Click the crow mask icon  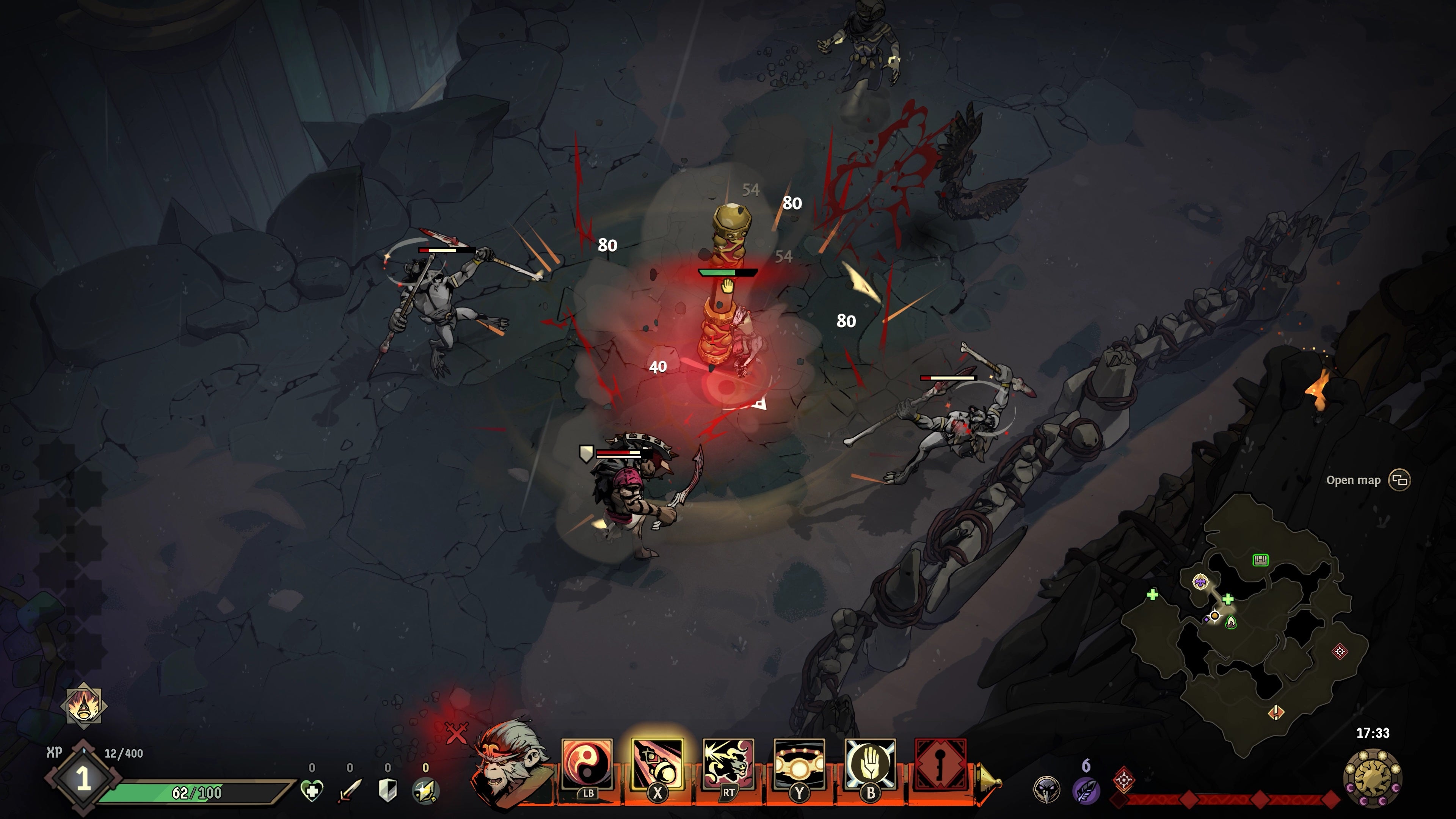[x=1046, y=789]
